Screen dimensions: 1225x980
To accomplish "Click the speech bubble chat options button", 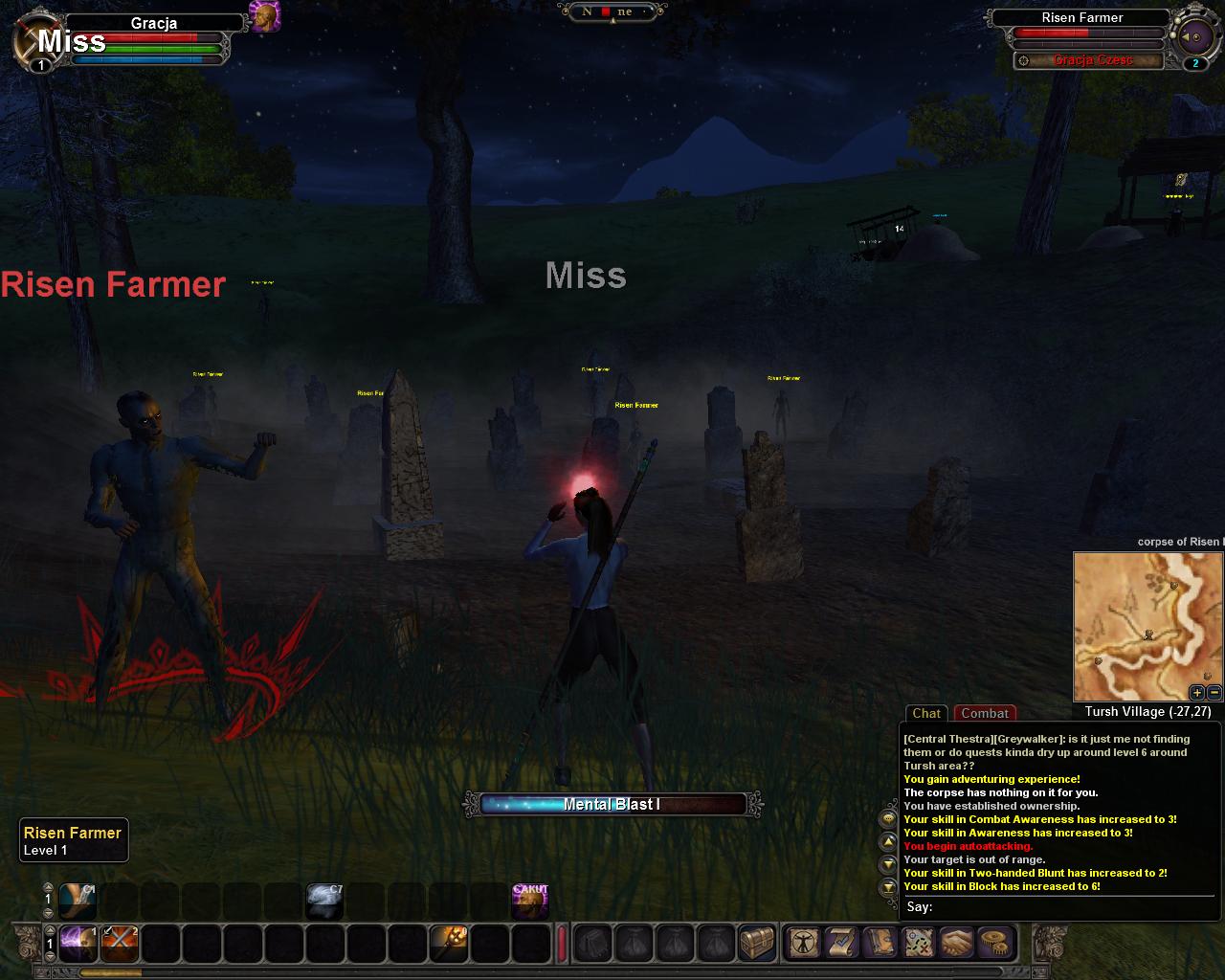I will pyautogui.click(x=888, y=819).
